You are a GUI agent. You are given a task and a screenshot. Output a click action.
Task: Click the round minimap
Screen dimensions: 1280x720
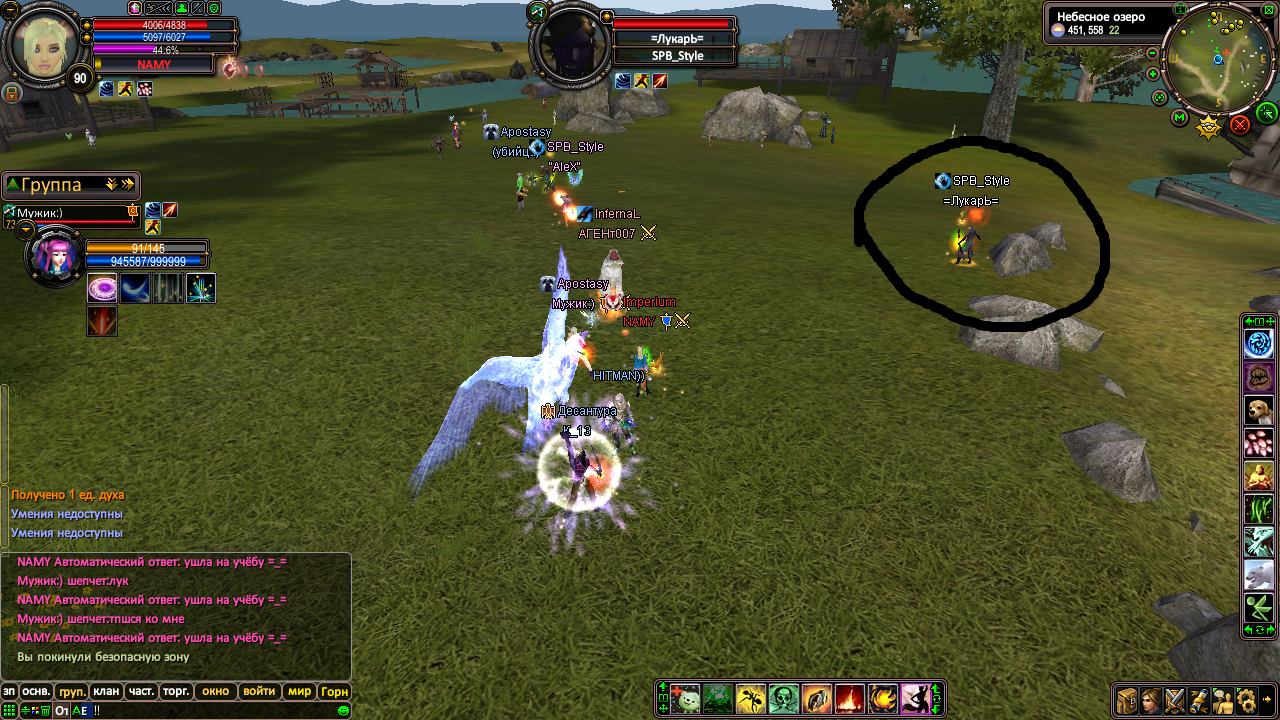(x=1219, y=58)
